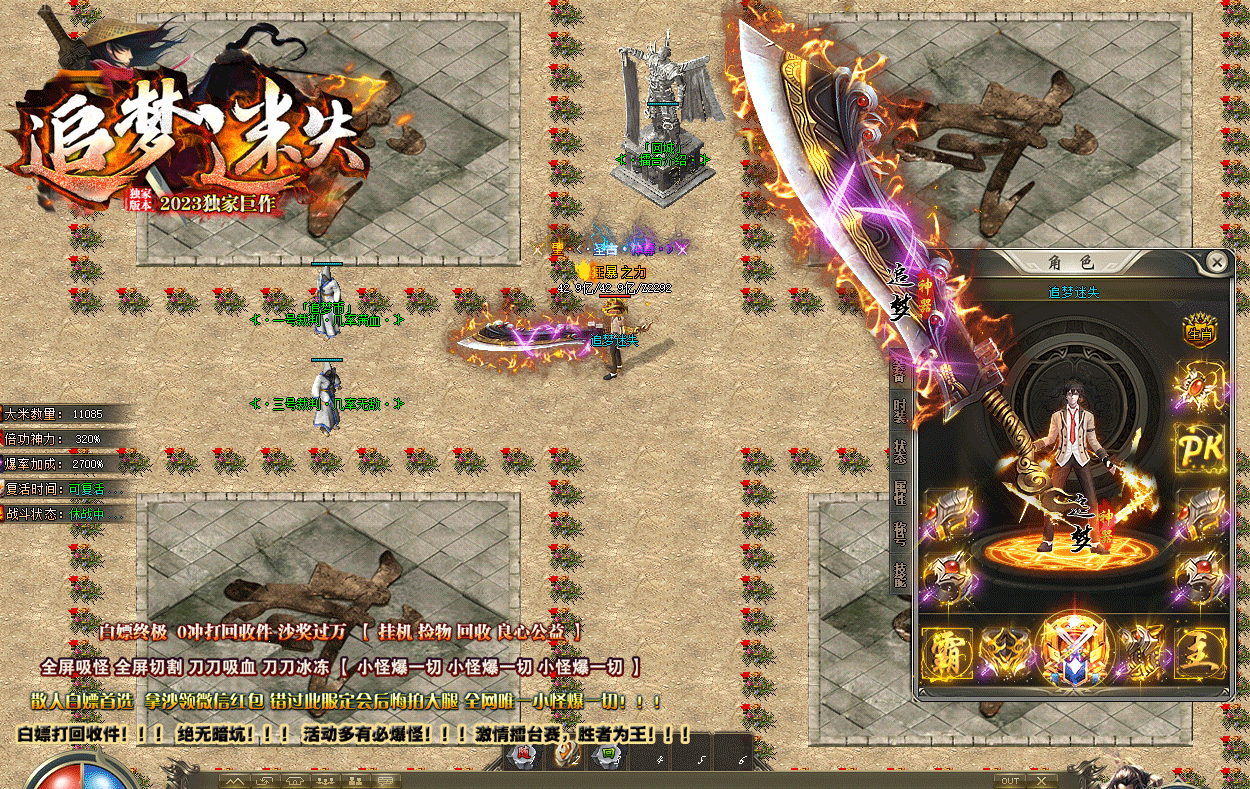Click the red gem necklace slot
Viewport: 1250px width, 789px height.
1200,387
